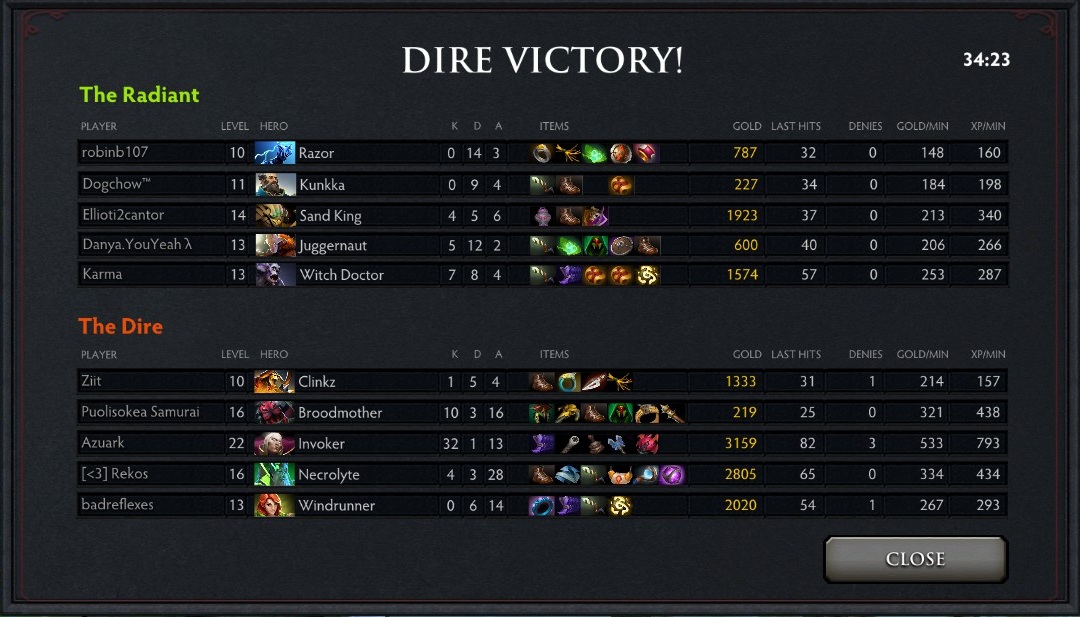This screenshot has width=1080, height=617.
Task: Choose player Ellioti2cantor in the list
Action: (123, 215)
